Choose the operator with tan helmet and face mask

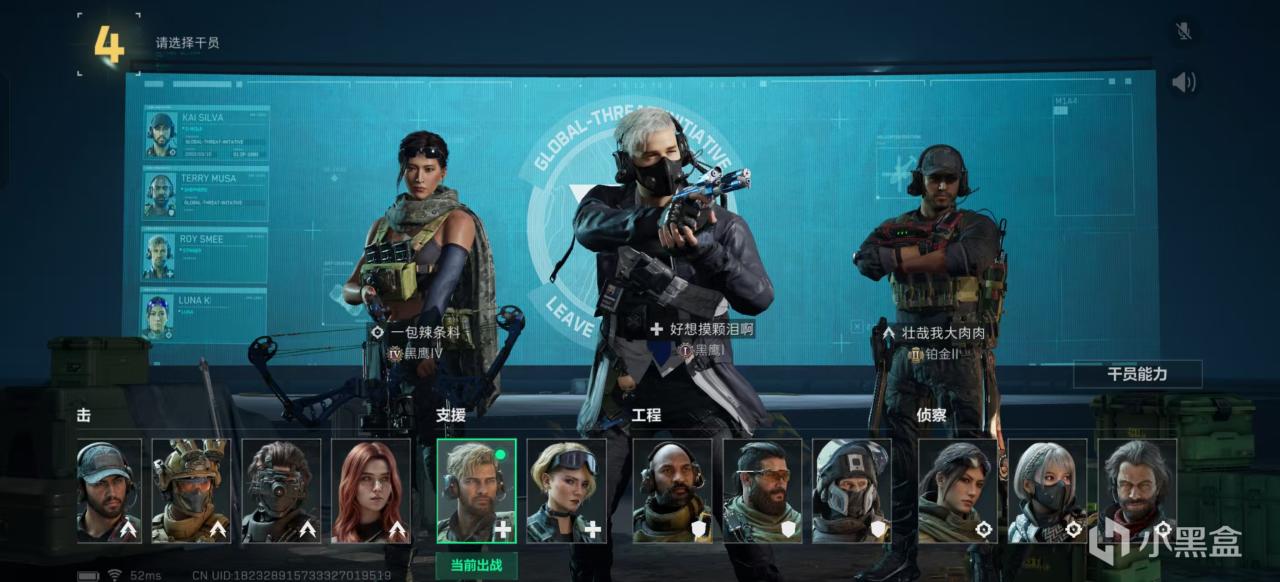(191, 490)
